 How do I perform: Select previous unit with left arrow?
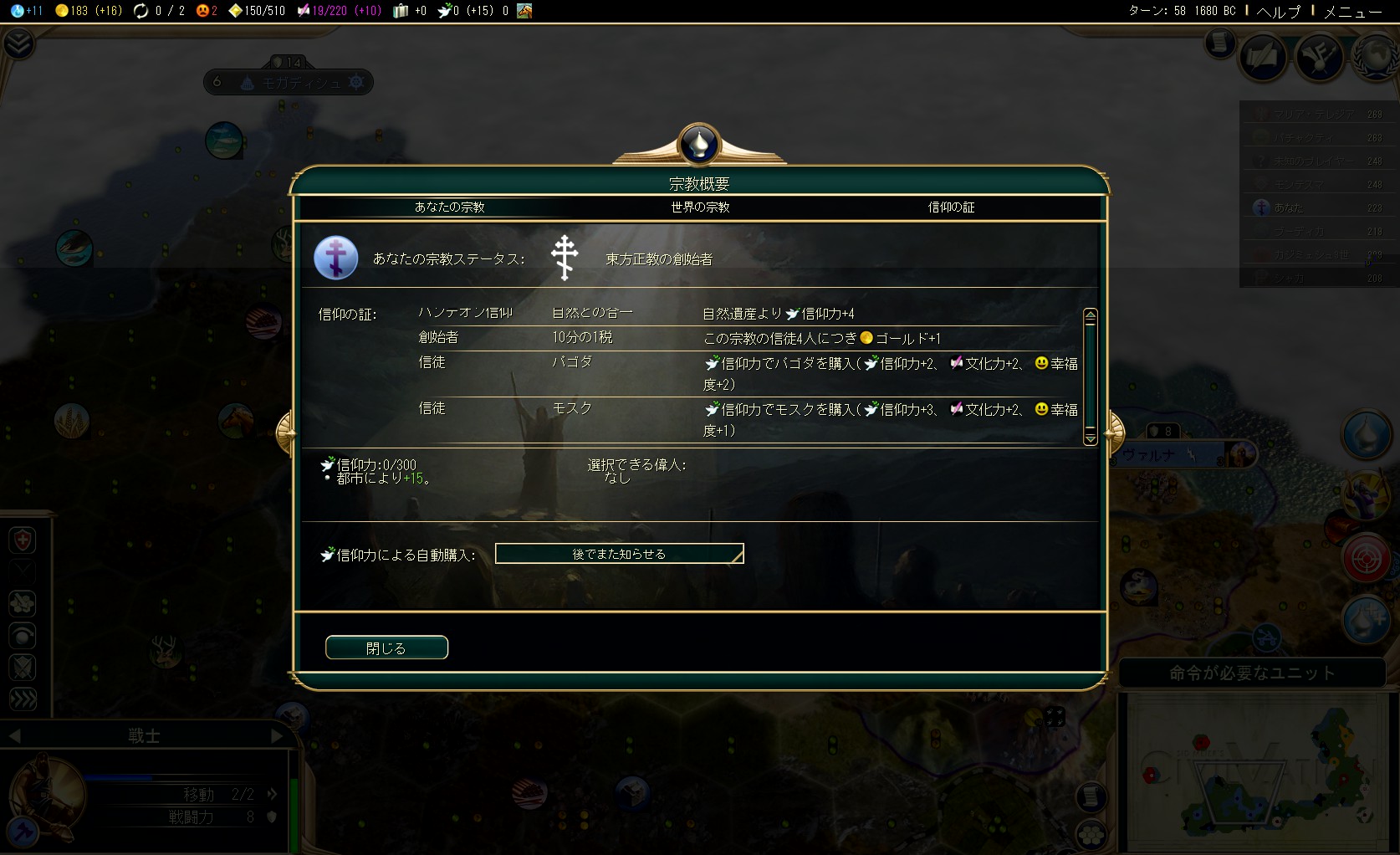[x=14, y=735]
